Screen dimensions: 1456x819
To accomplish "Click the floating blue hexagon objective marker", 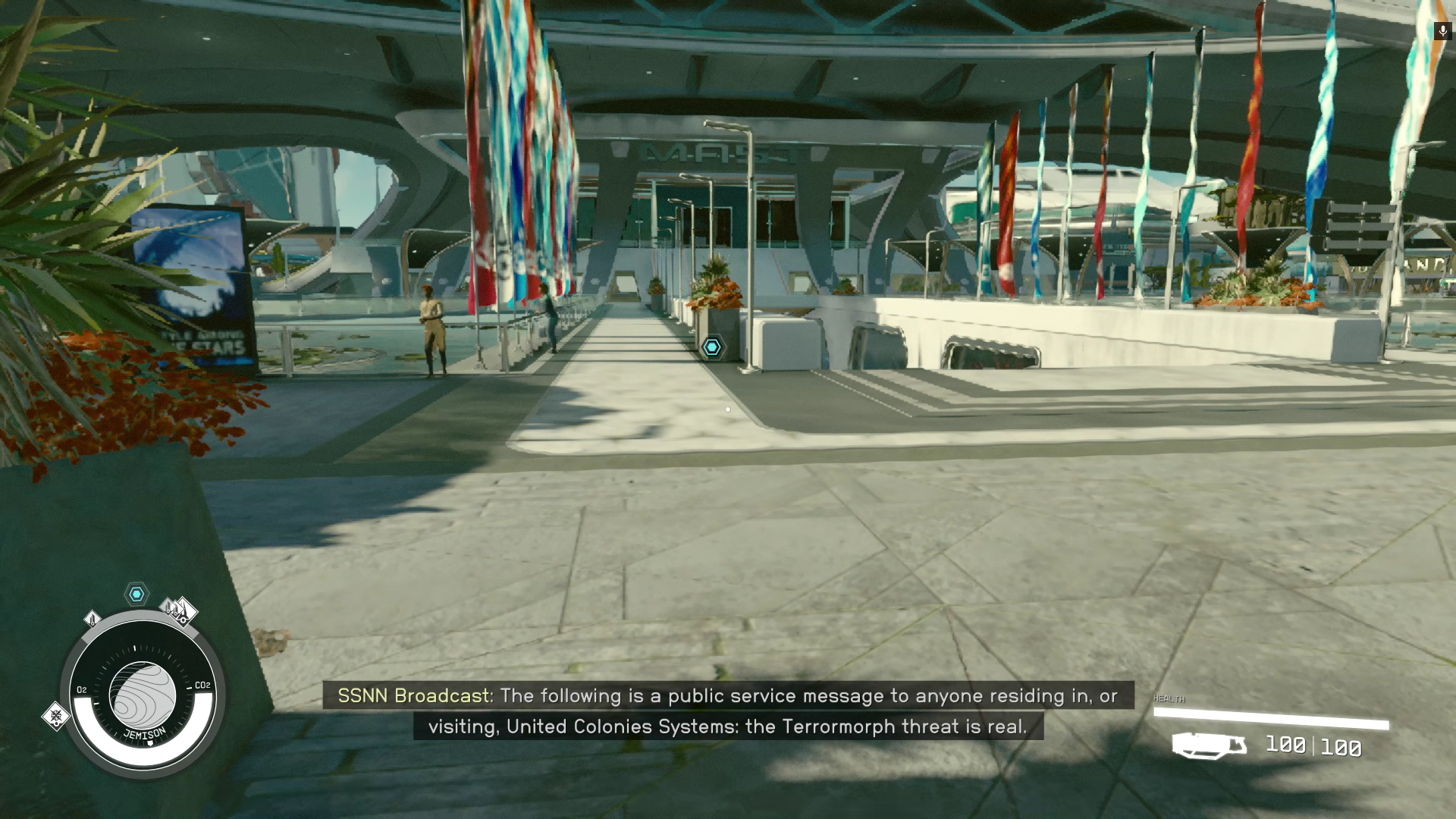I will tap(711, 347).
